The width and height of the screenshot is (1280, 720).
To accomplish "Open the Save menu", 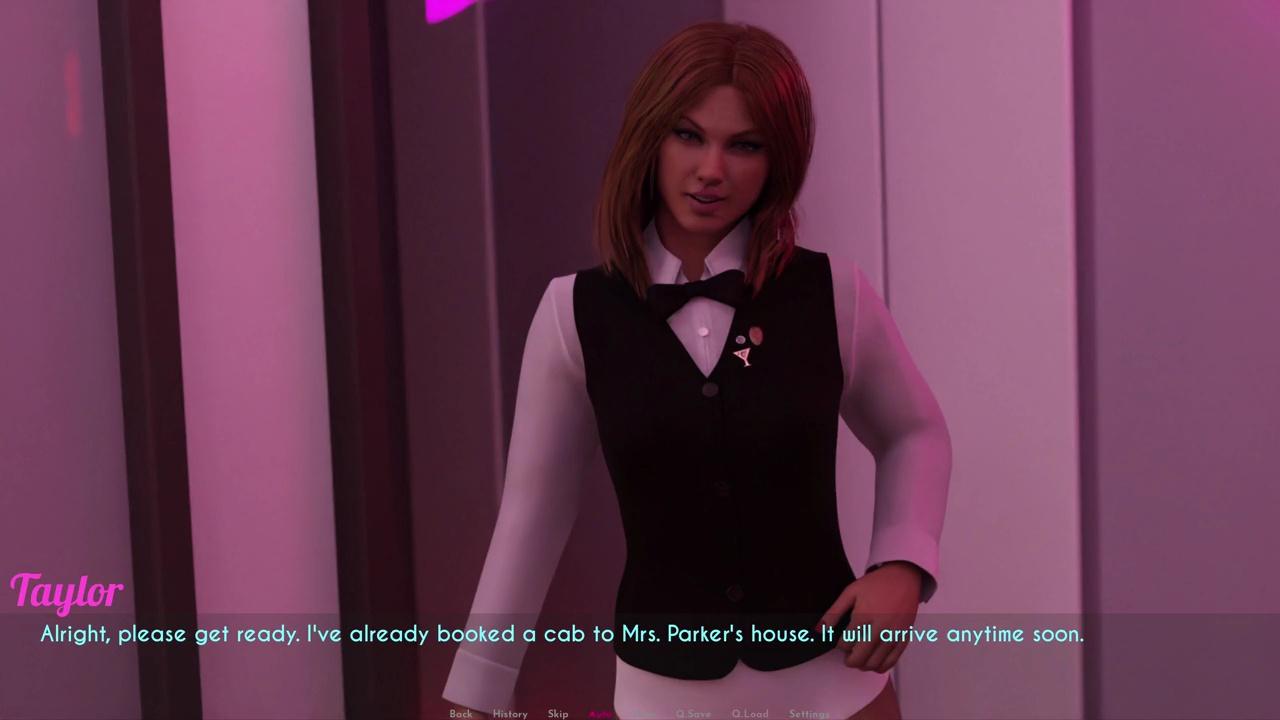I will pyautogui.click(x=645, y=713).
